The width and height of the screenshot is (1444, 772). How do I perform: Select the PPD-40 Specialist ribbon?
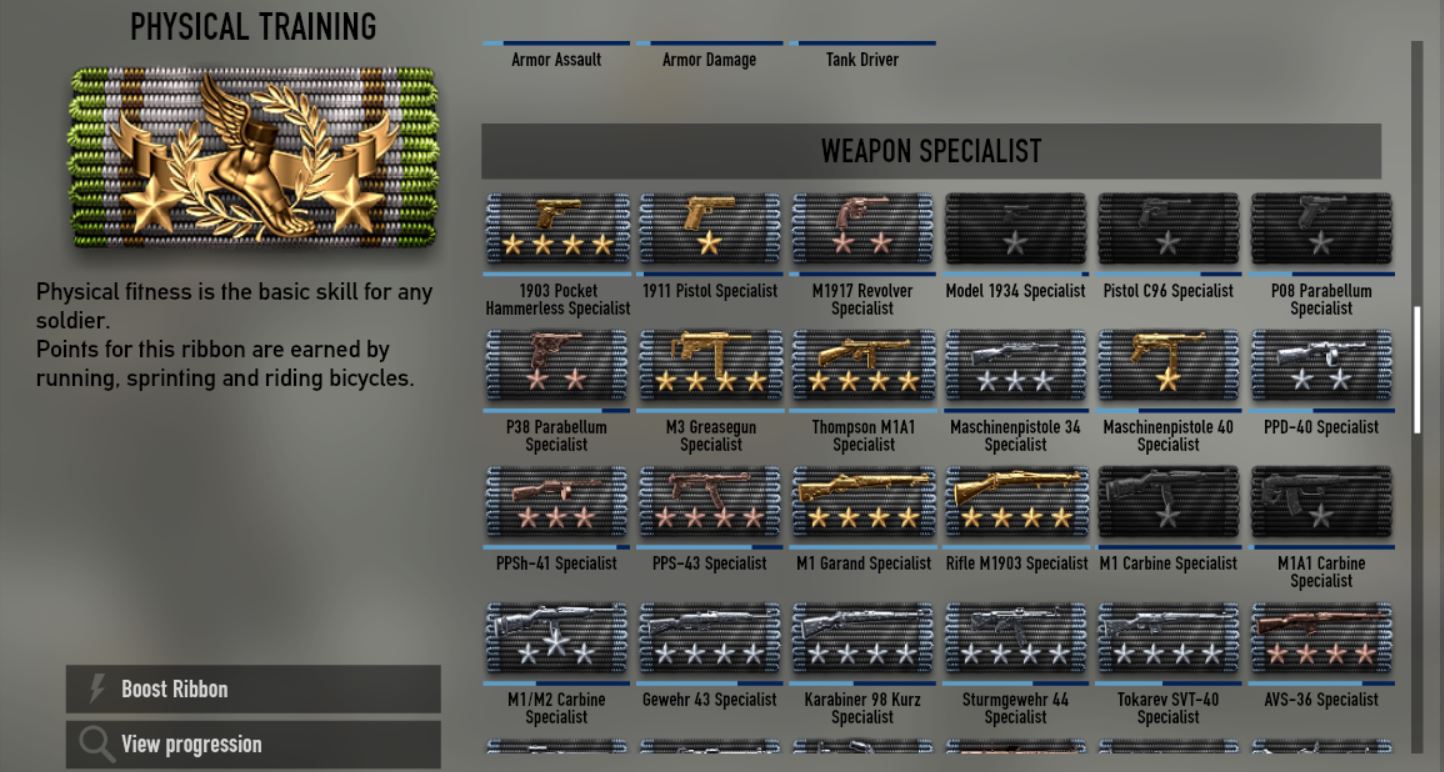[1321, 366]
